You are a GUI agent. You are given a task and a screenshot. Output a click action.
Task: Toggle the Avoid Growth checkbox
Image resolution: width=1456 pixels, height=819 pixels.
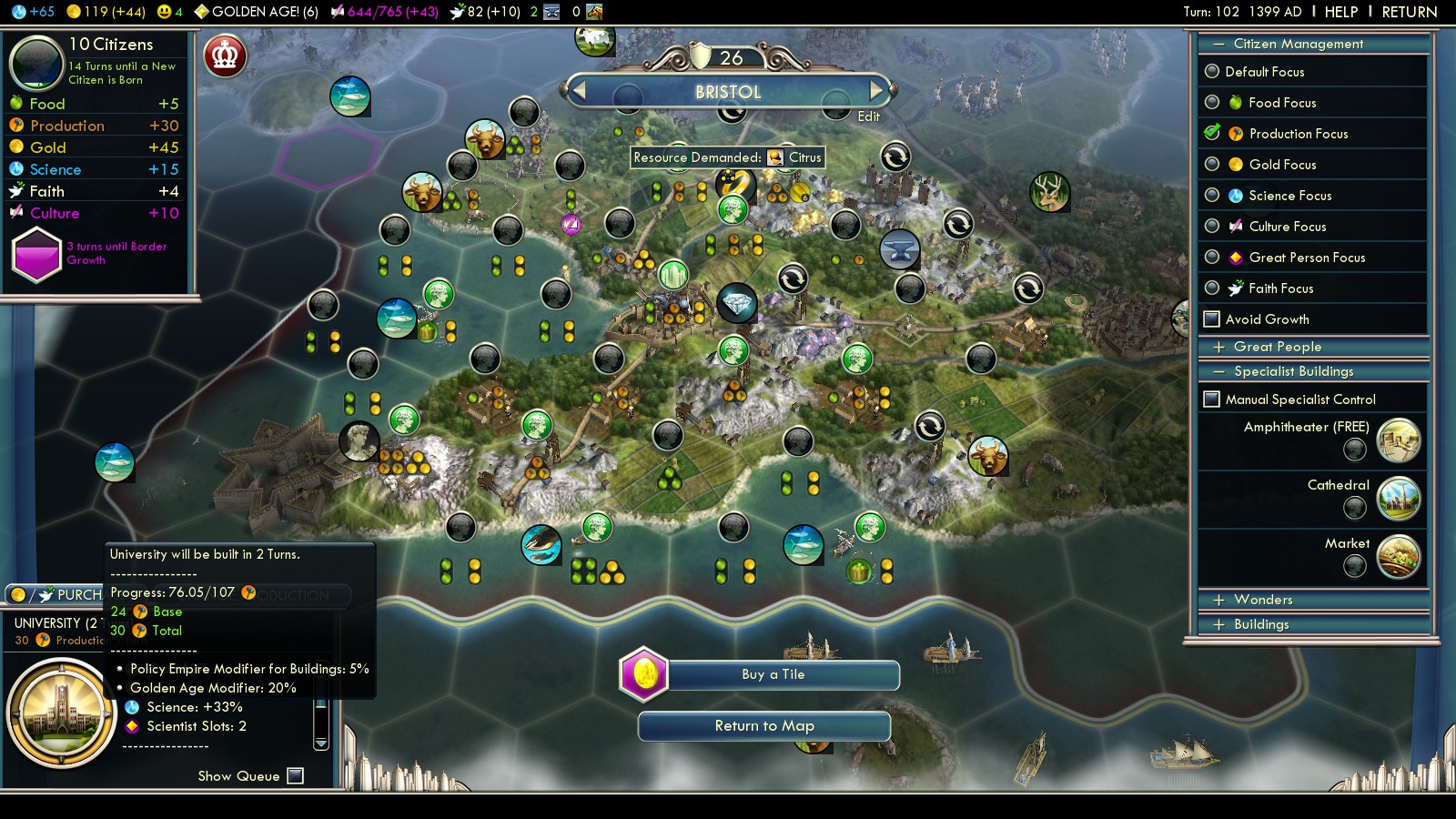tap(1212, 319)
